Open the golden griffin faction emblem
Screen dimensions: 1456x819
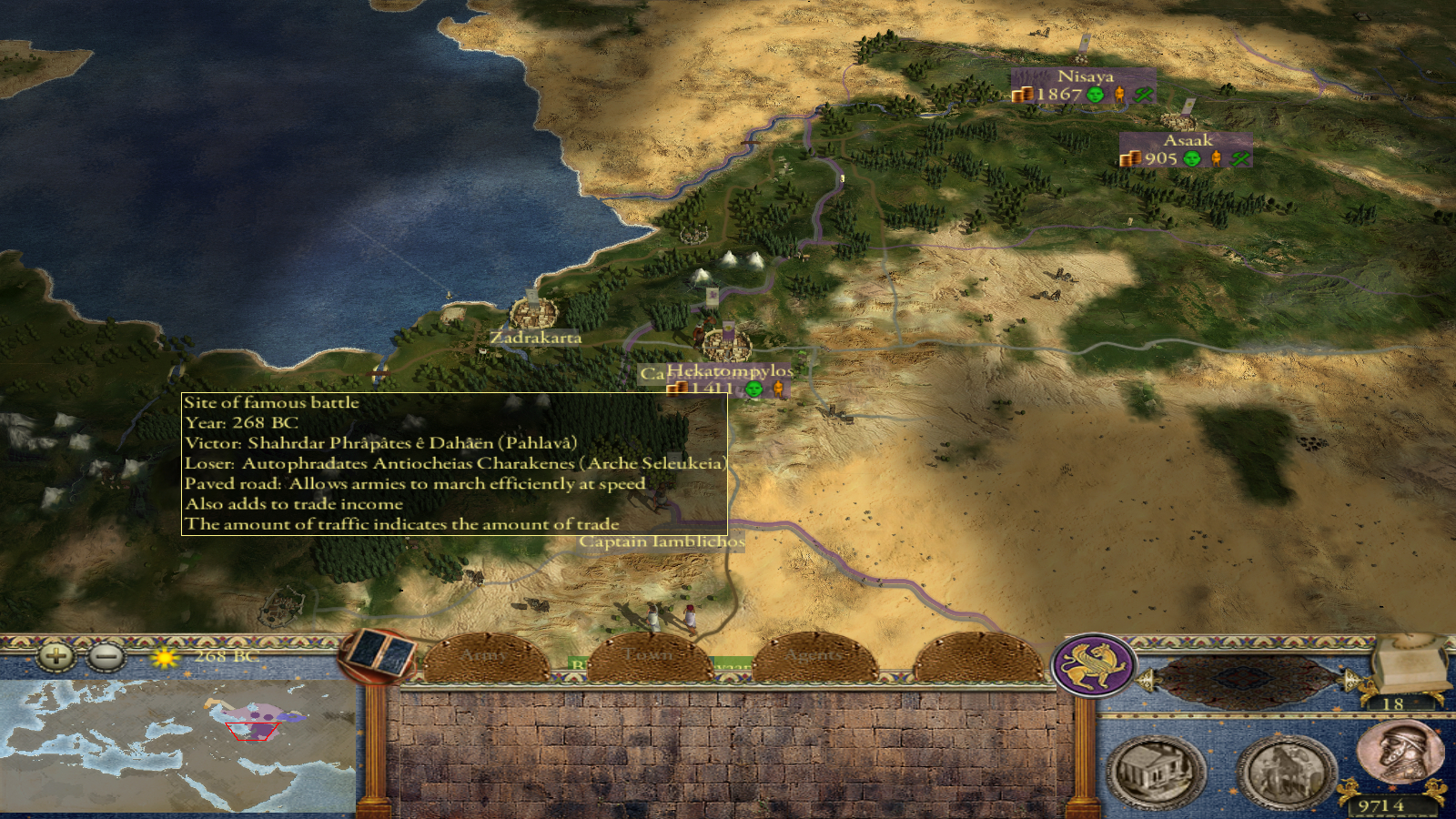coord(1094,666)
